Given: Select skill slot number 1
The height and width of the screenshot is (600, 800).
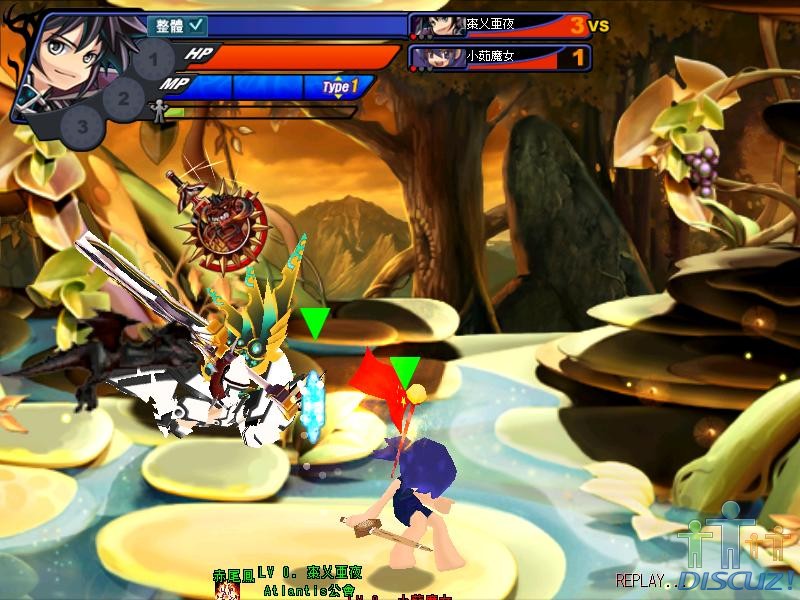Looking at the screenshot, I should click(152, 62).
